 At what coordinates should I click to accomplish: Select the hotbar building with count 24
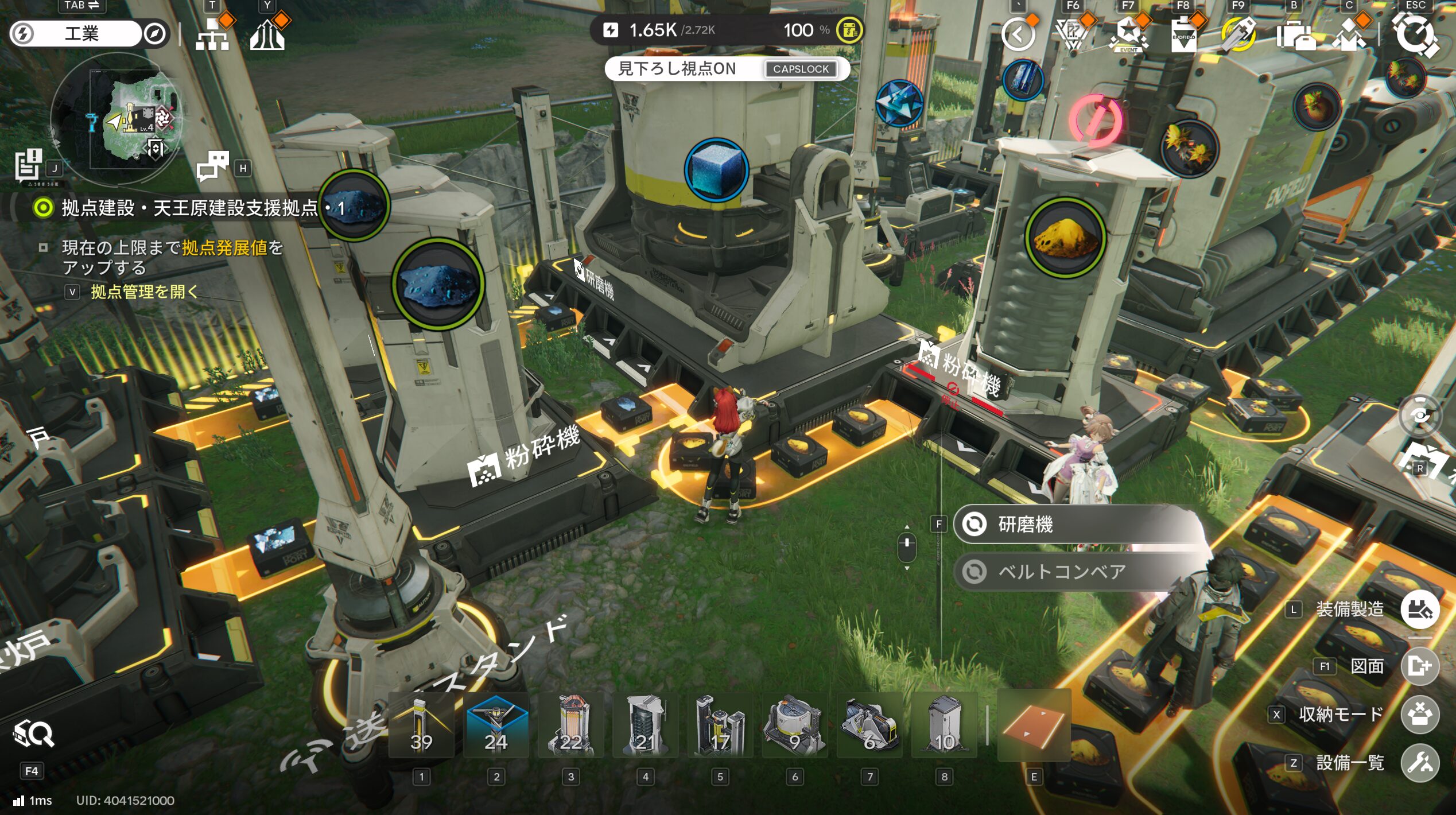coord(496,726)
